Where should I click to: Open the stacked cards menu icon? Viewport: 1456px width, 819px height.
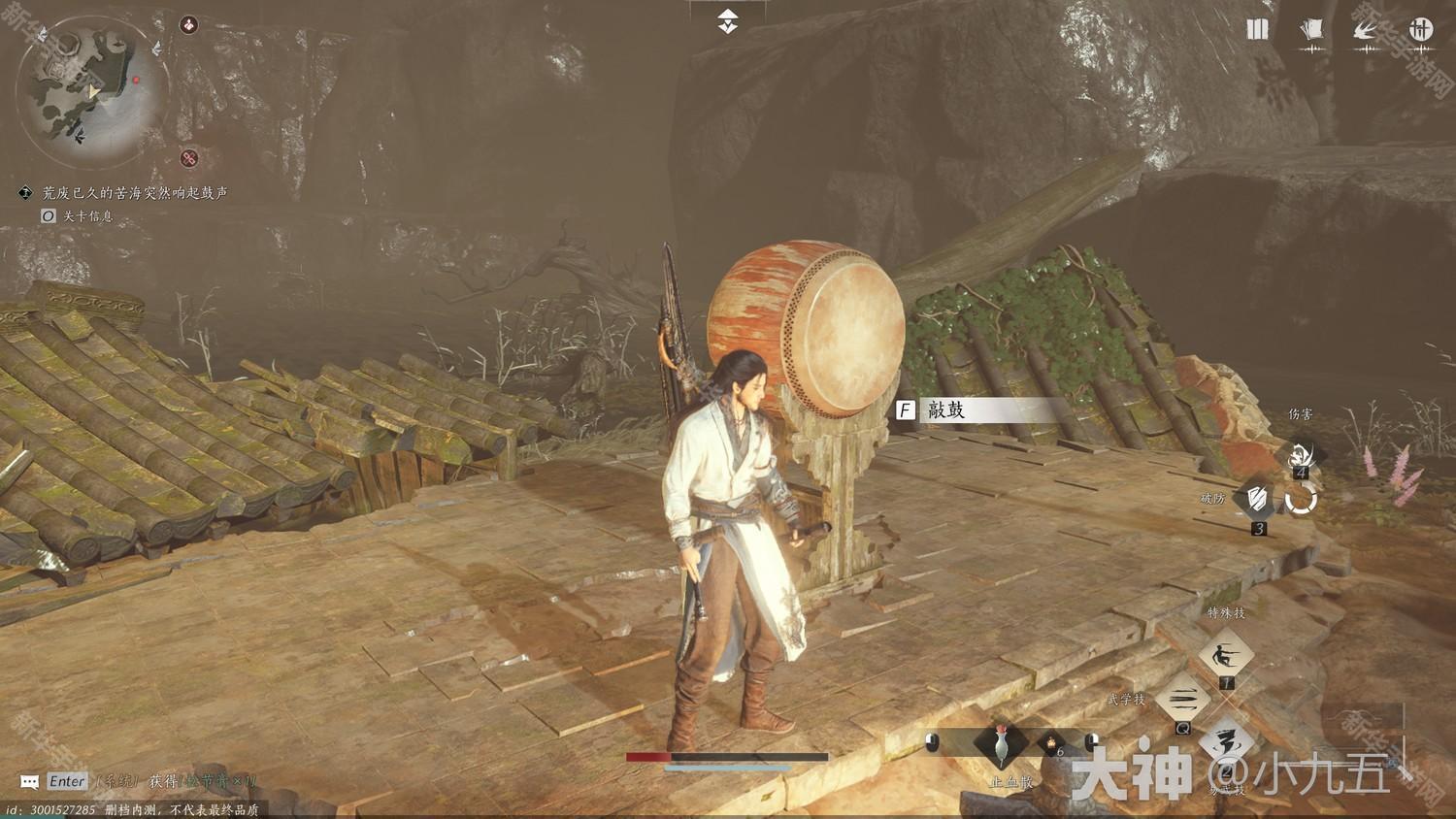pyautogui.click(x=1311, y=30)
